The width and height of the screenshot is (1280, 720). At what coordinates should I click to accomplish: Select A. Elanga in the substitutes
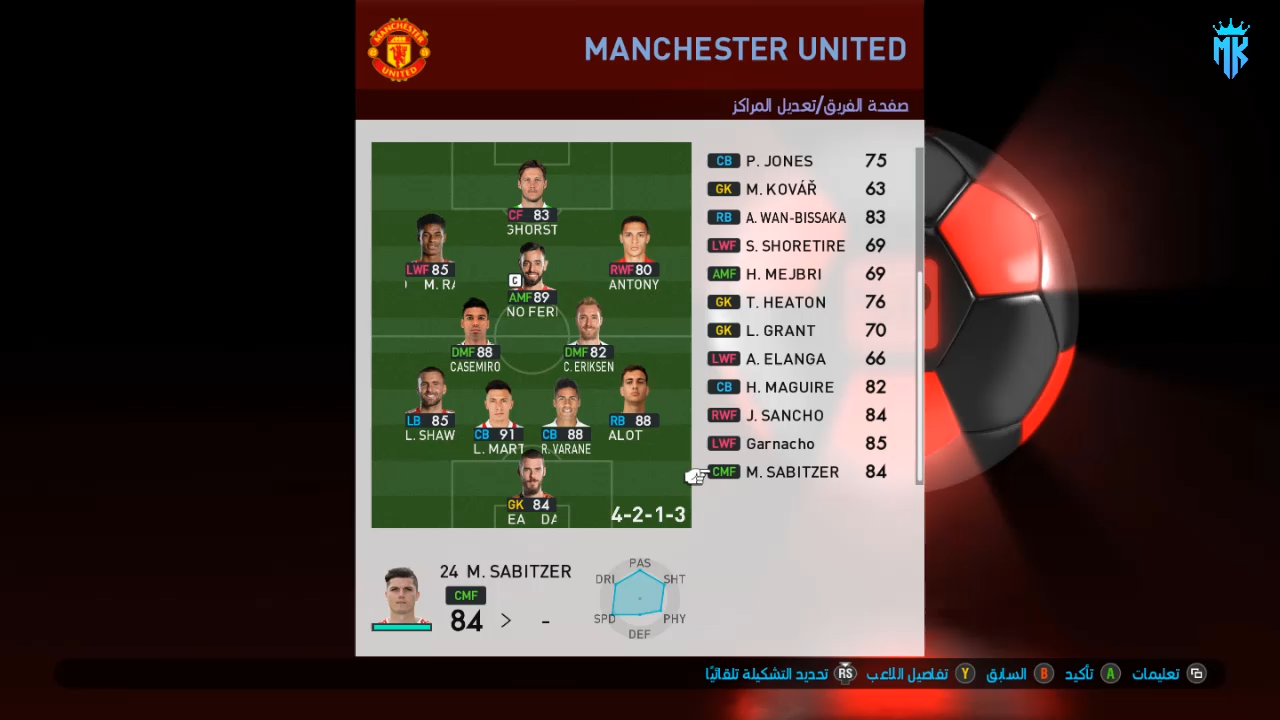[x=797, y=359]
